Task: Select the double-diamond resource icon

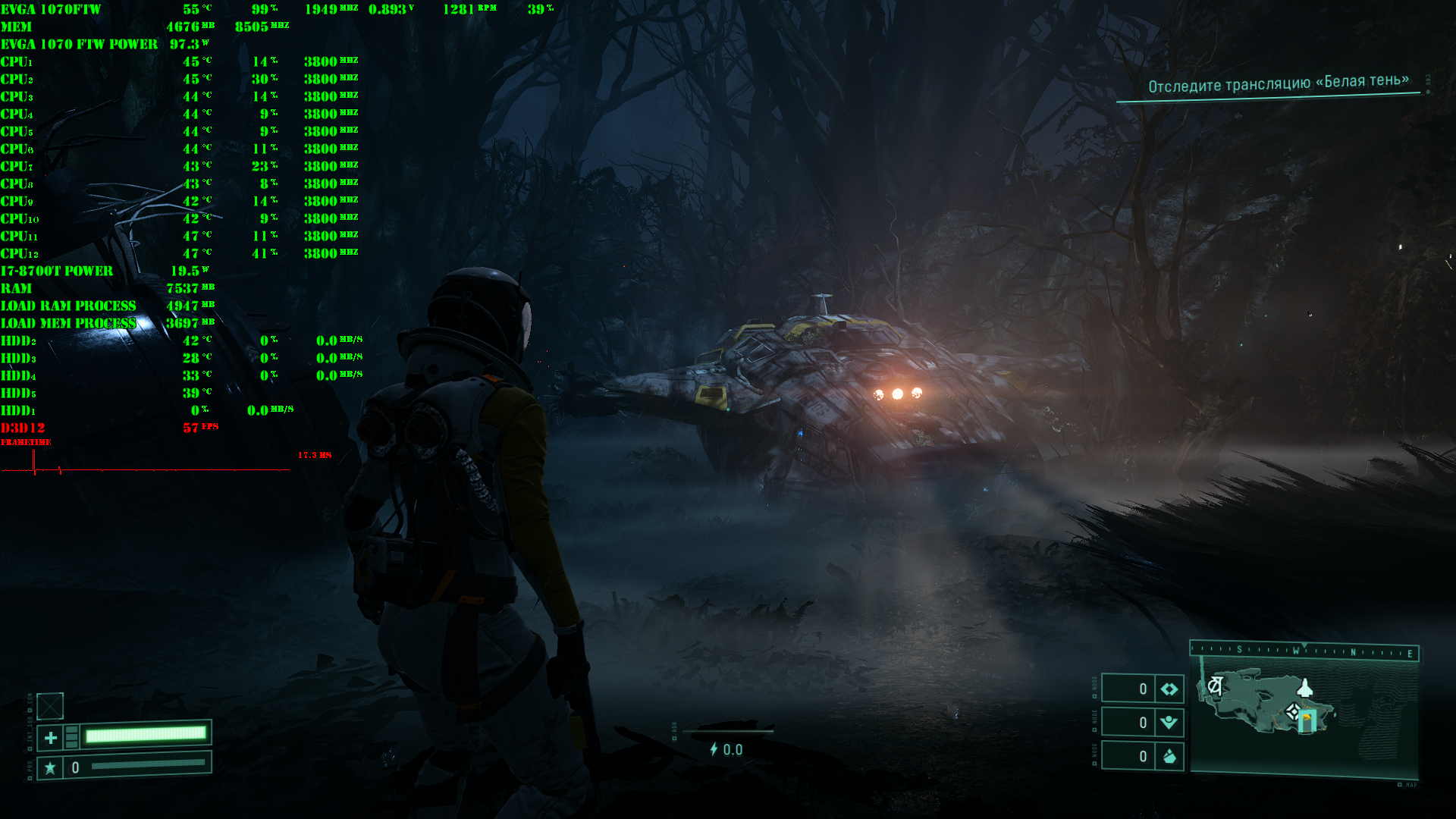Action: click(x=1169, y=689)
